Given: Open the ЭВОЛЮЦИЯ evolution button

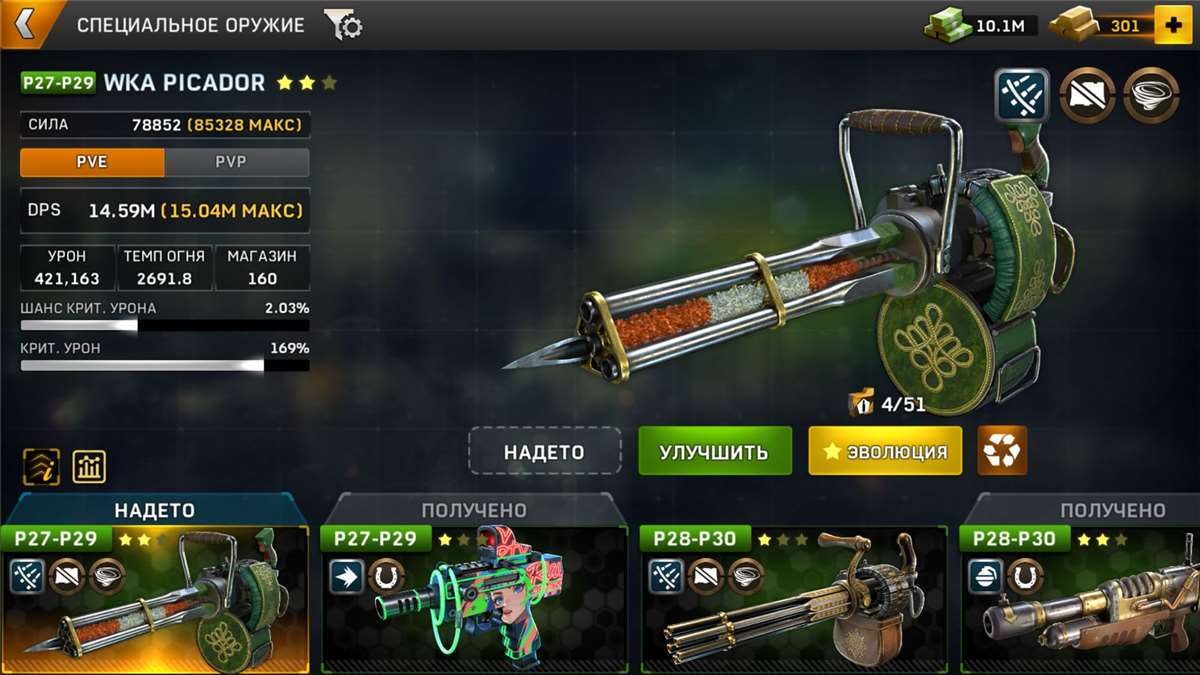Looking at the screenshot, I should [885, 451].
